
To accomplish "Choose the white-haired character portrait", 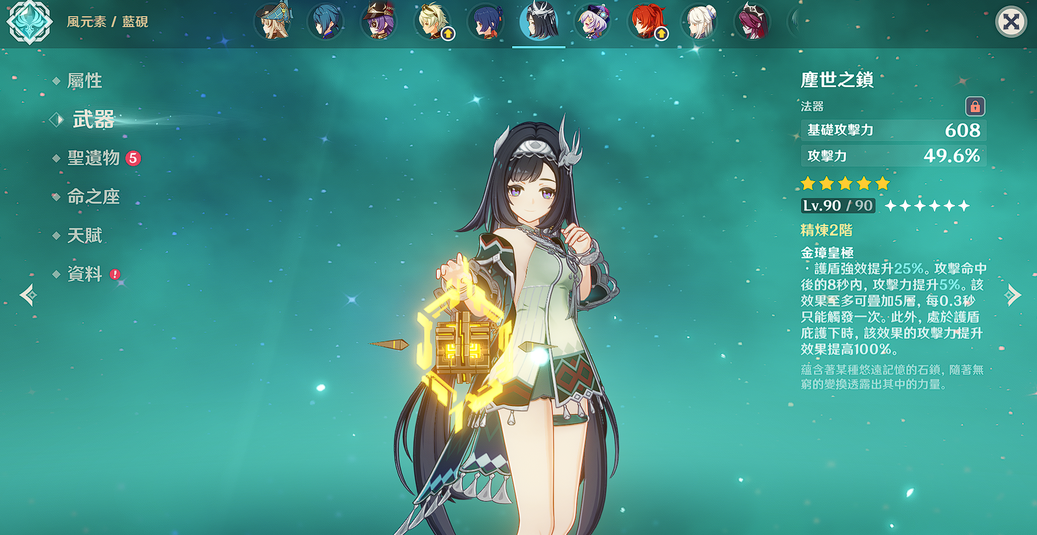I will tap(701, 22).
